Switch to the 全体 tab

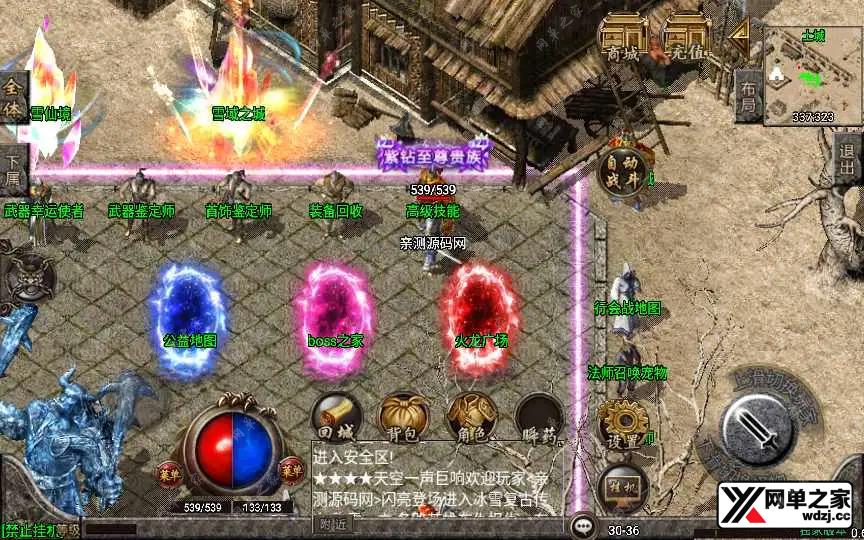tap(13, 93)
